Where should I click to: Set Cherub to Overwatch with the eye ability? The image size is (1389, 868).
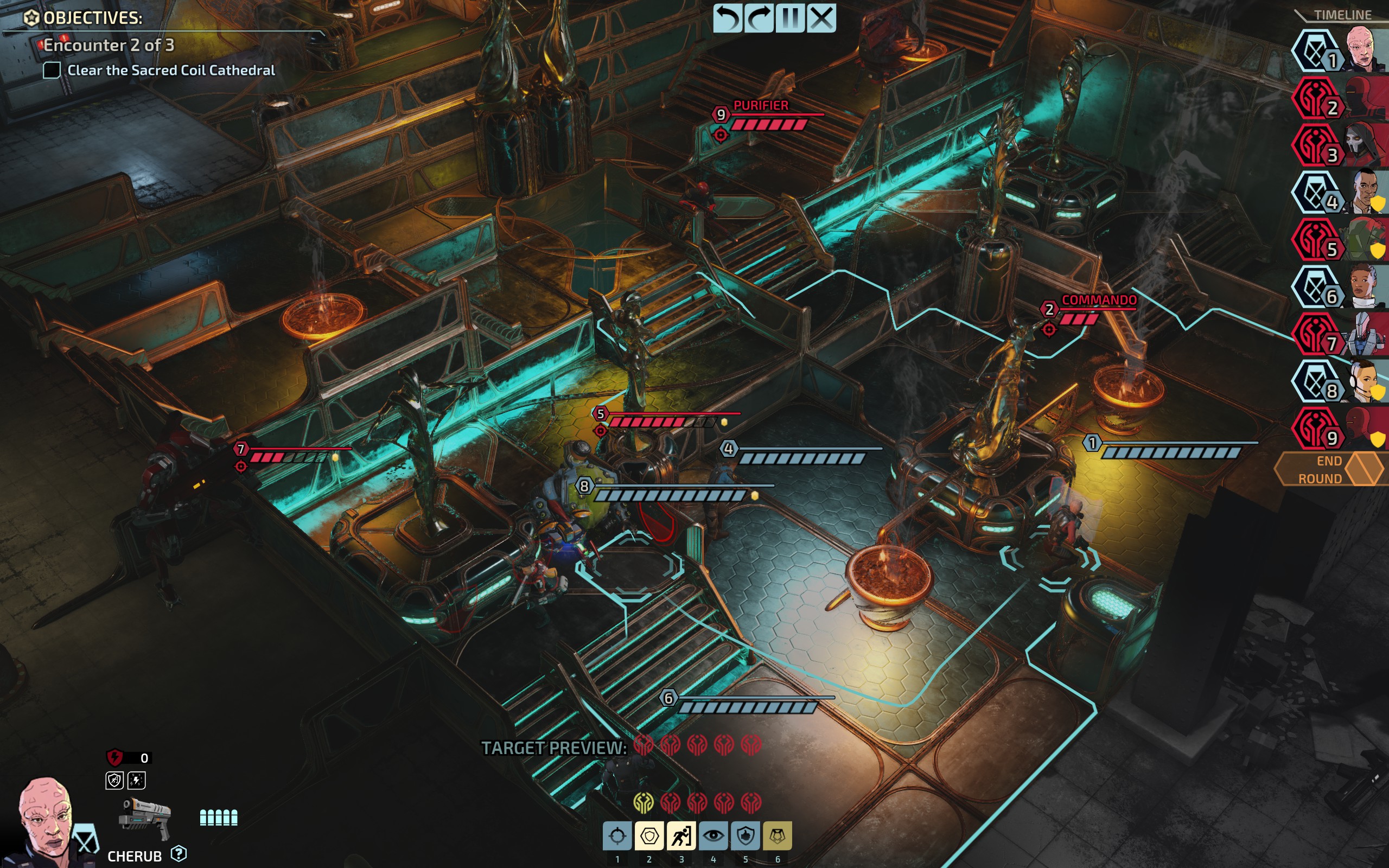click(x=714, y=837)
